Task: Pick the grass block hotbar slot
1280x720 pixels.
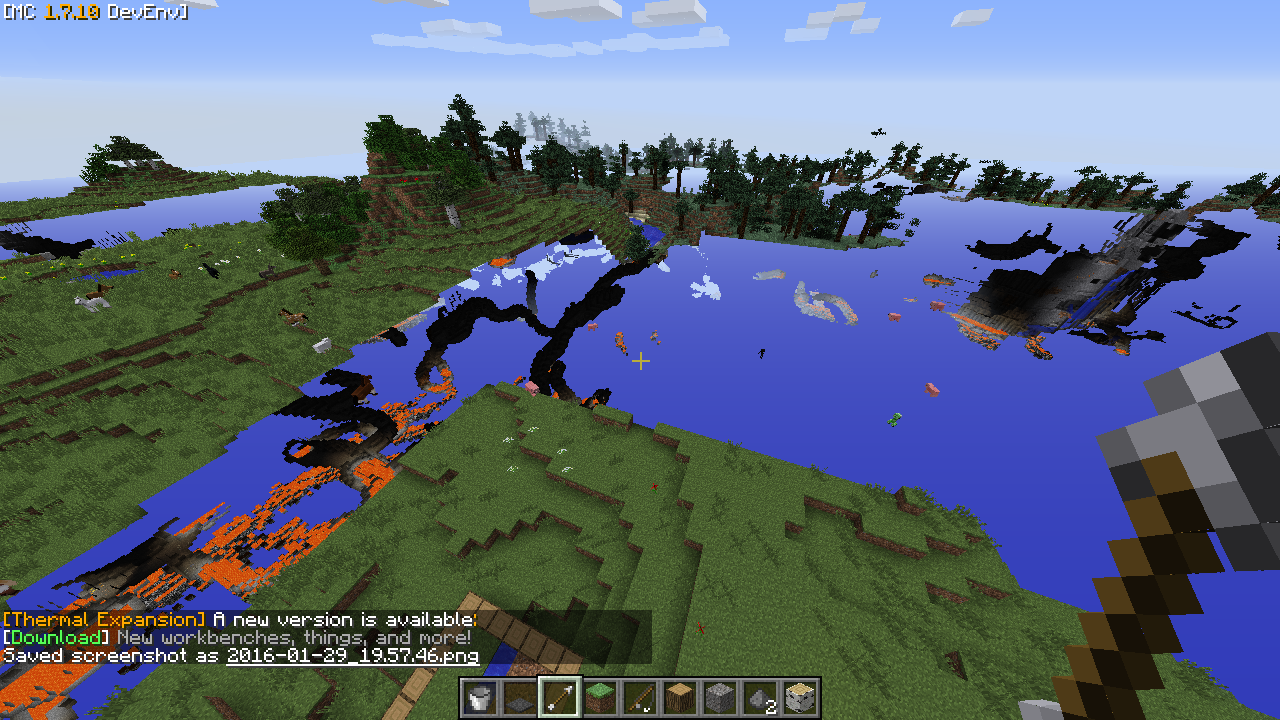Action: click(x=599, y=697)
